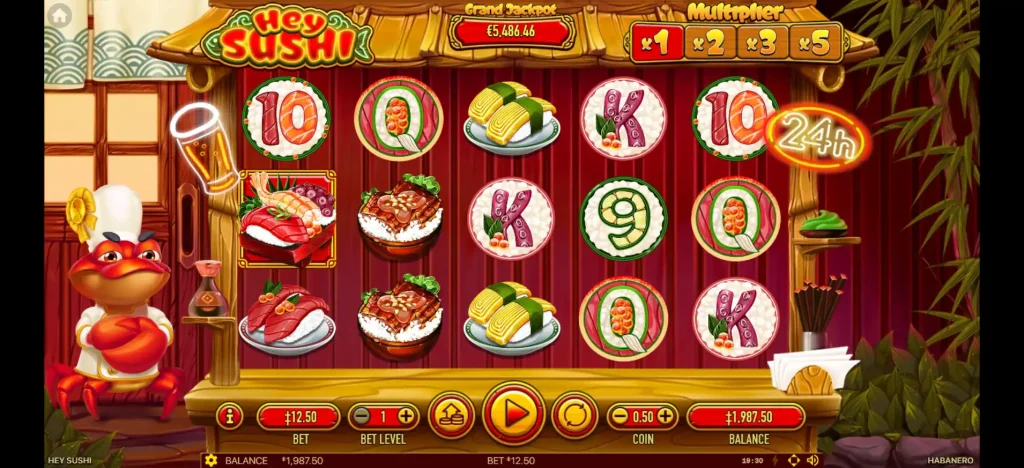The width and height of the screenshot is (1024, 468).
Task: Open the settings gear
Action: tap(210, 460)
